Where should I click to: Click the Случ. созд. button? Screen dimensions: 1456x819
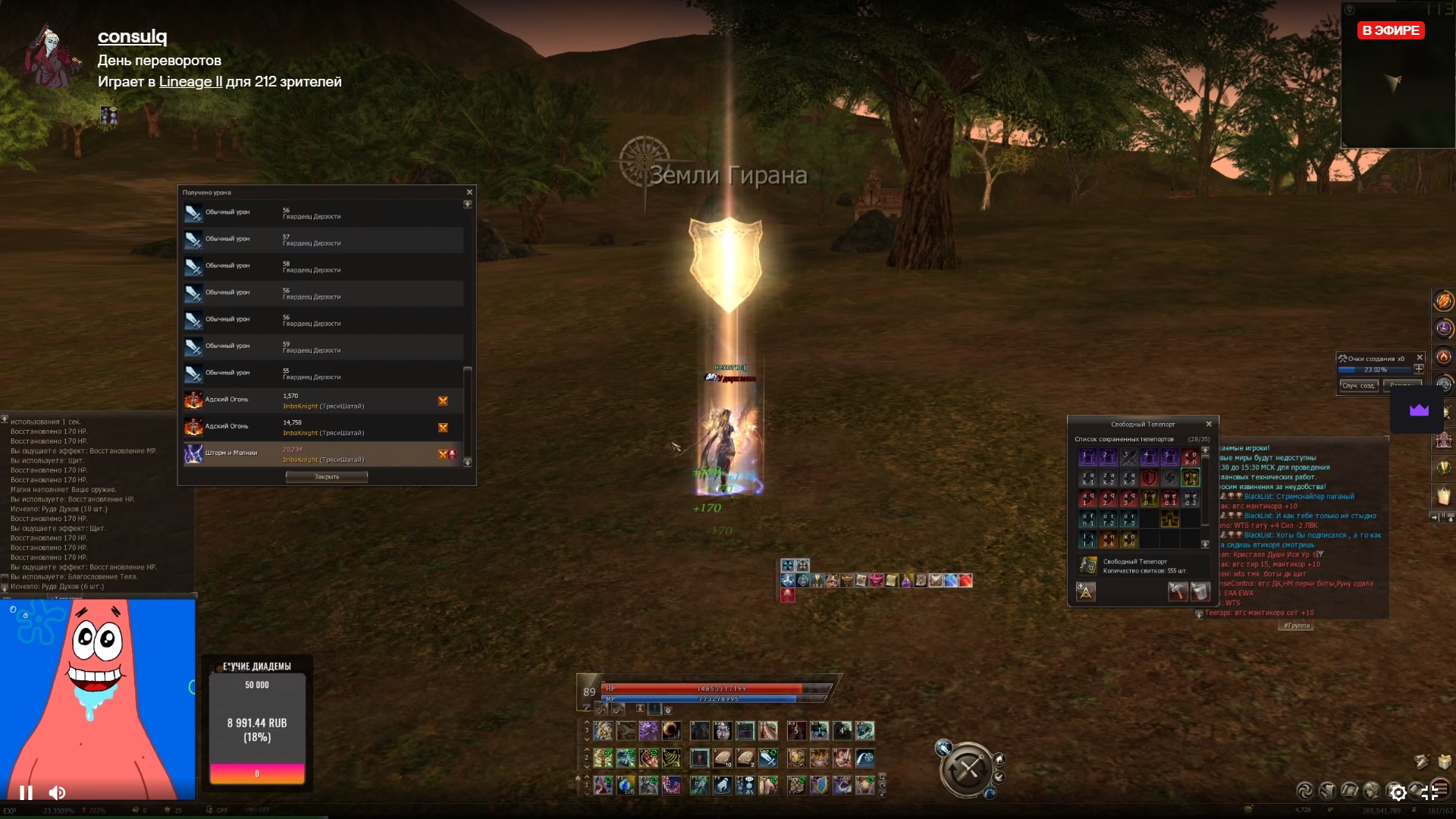tap(1357, 386)
